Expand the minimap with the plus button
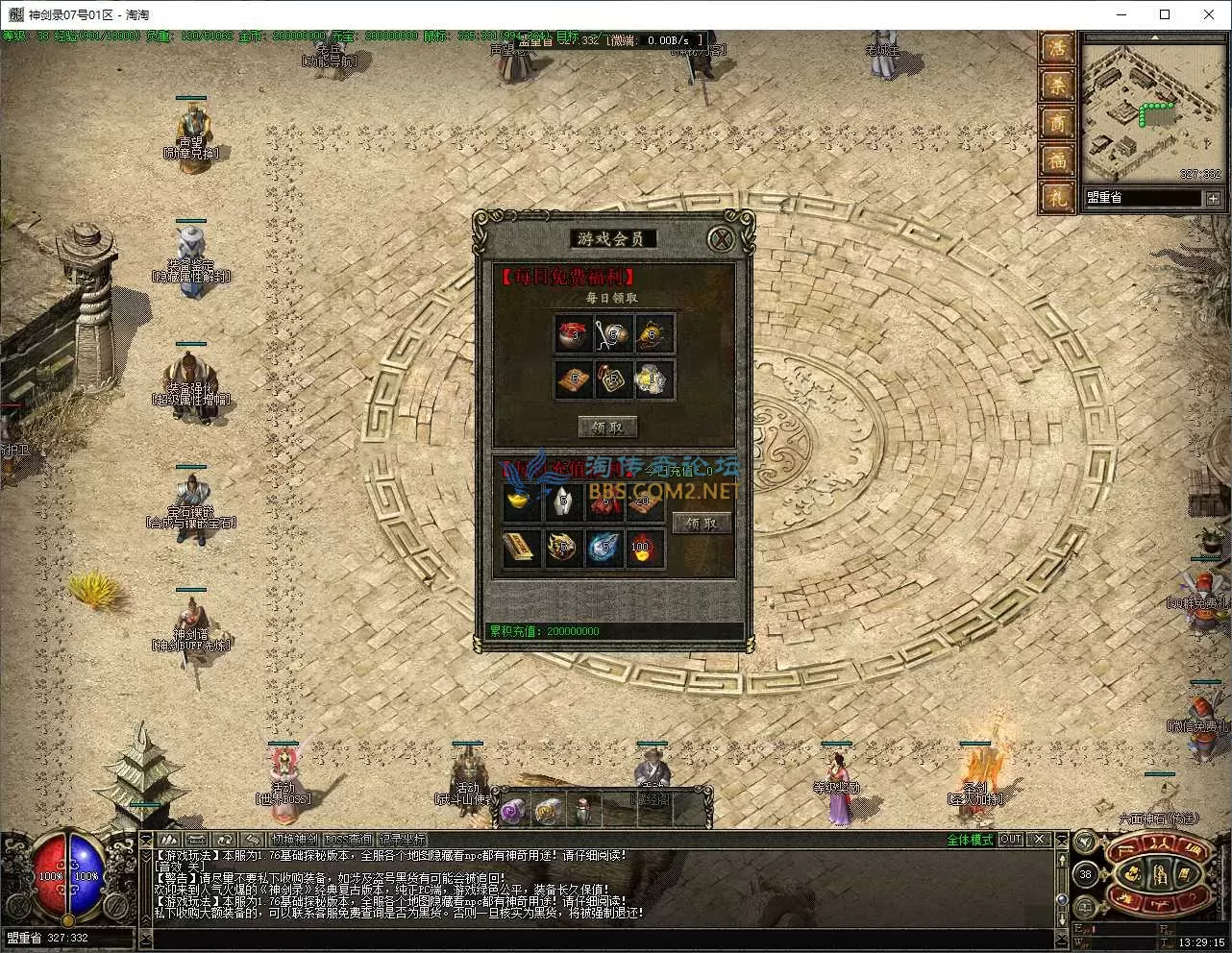The image size is (1232, 953). pyautogui.click(x=1213, y=199)
